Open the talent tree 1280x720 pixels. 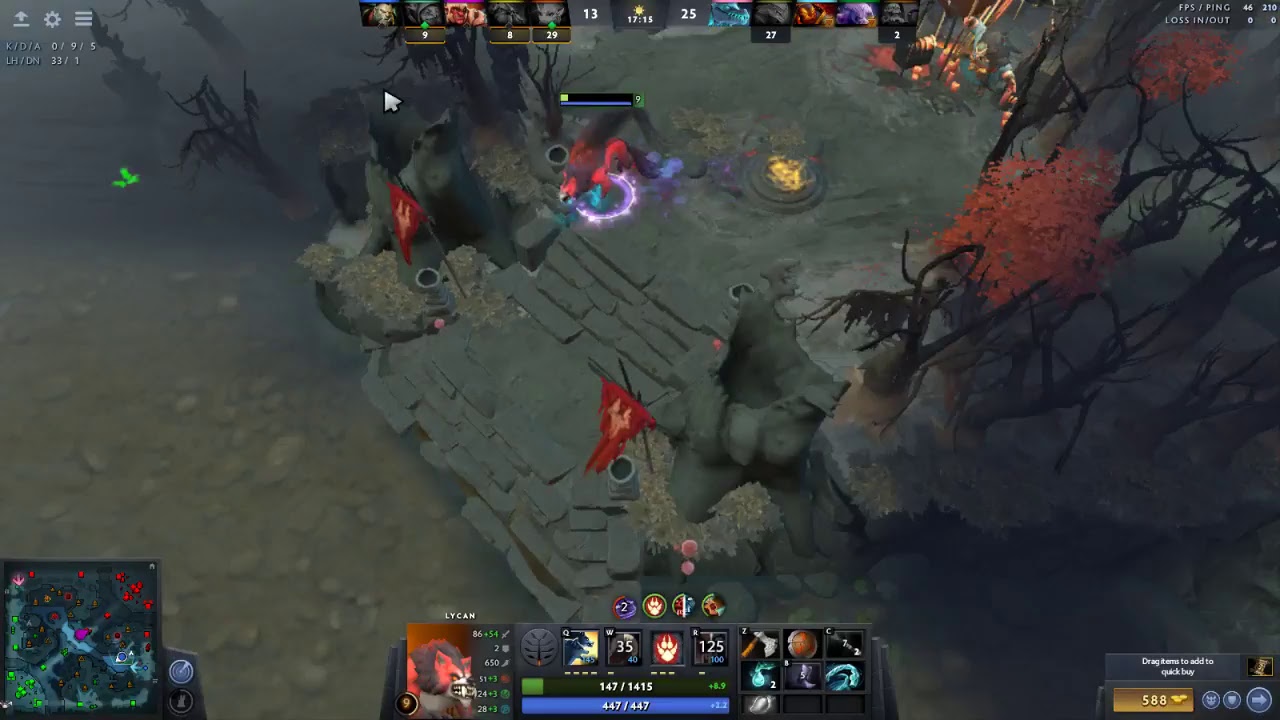[x=538, y=648]
